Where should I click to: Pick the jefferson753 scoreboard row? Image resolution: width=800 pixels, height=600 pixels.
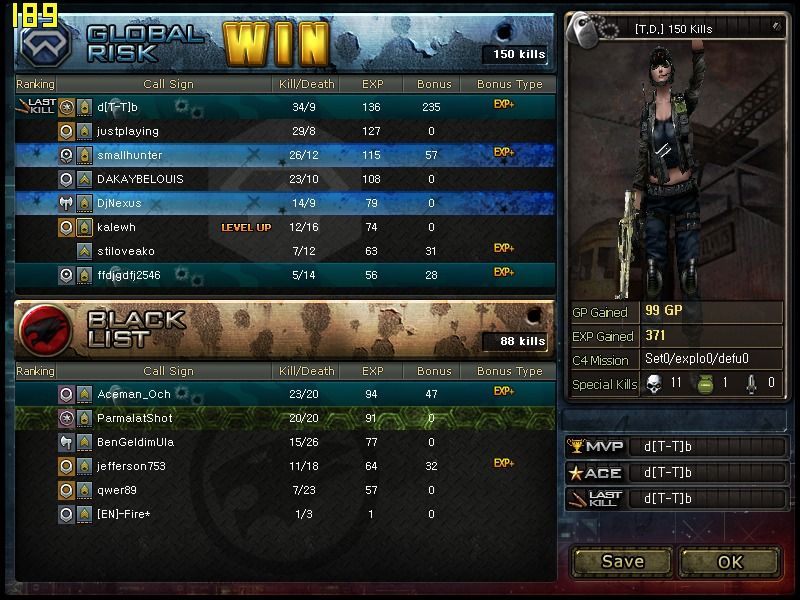point(285,466)
